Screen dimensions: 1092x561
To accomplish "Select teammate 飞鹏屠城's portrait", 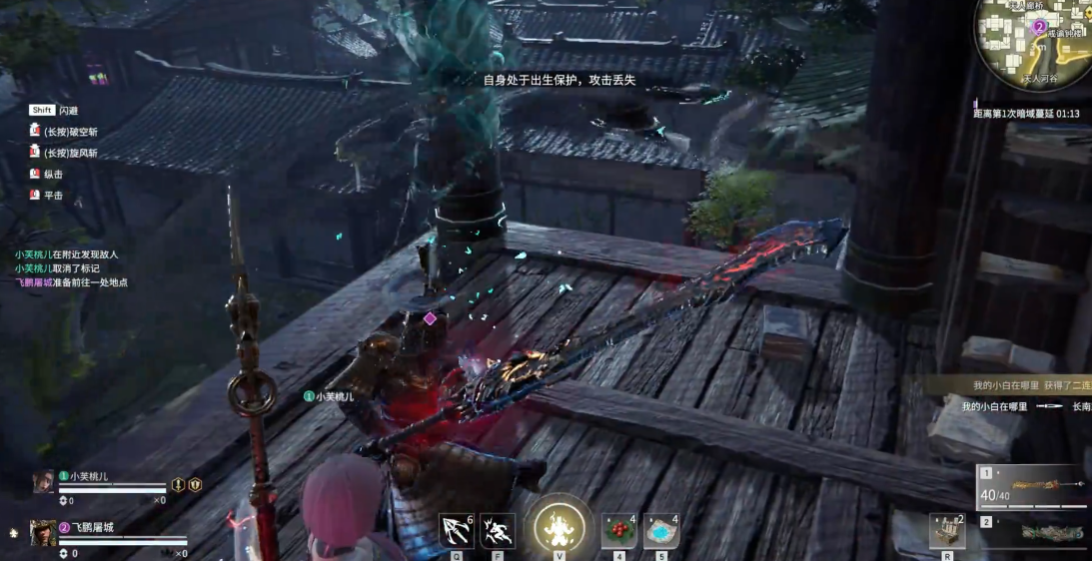I will 43,532.
